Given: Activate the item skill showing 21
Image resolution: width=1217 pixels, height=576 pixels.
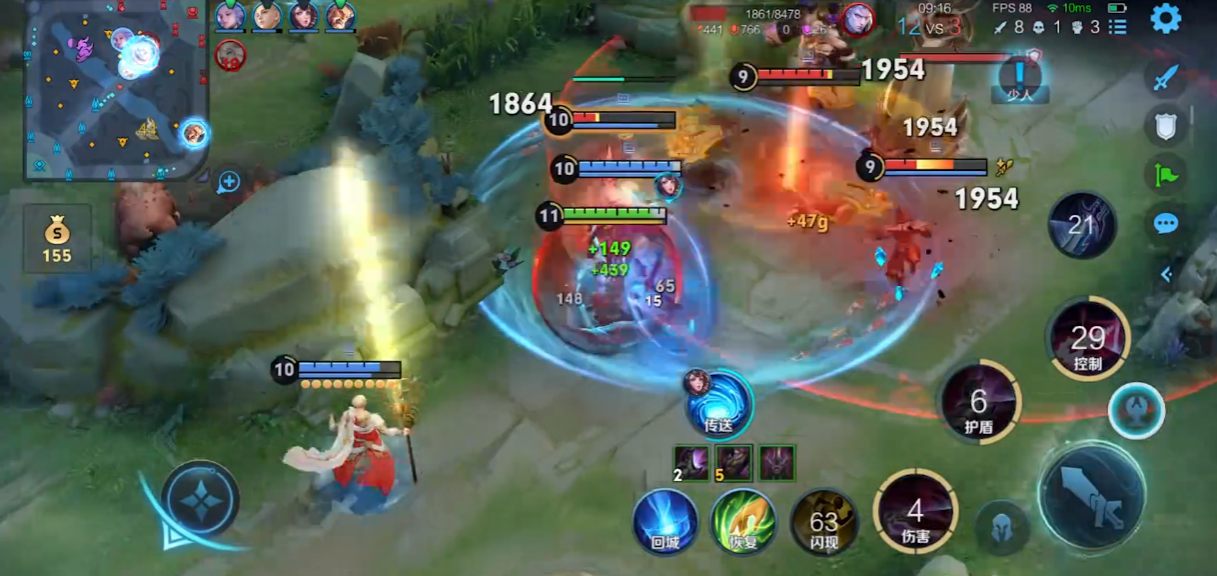Looking at the screenshot, I should point(1082,226).
